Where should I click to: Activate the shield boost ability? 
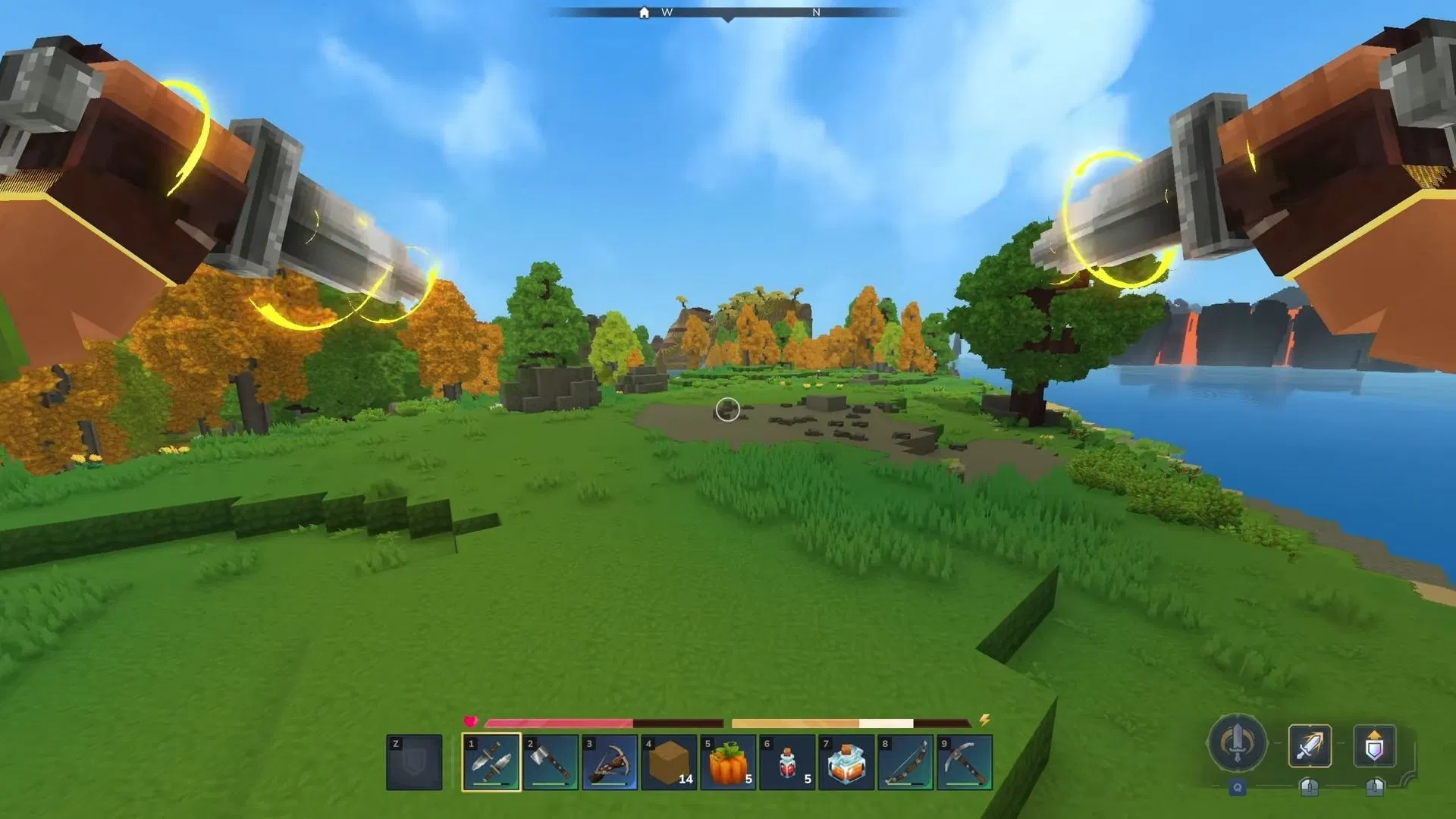pos(1374,745)
